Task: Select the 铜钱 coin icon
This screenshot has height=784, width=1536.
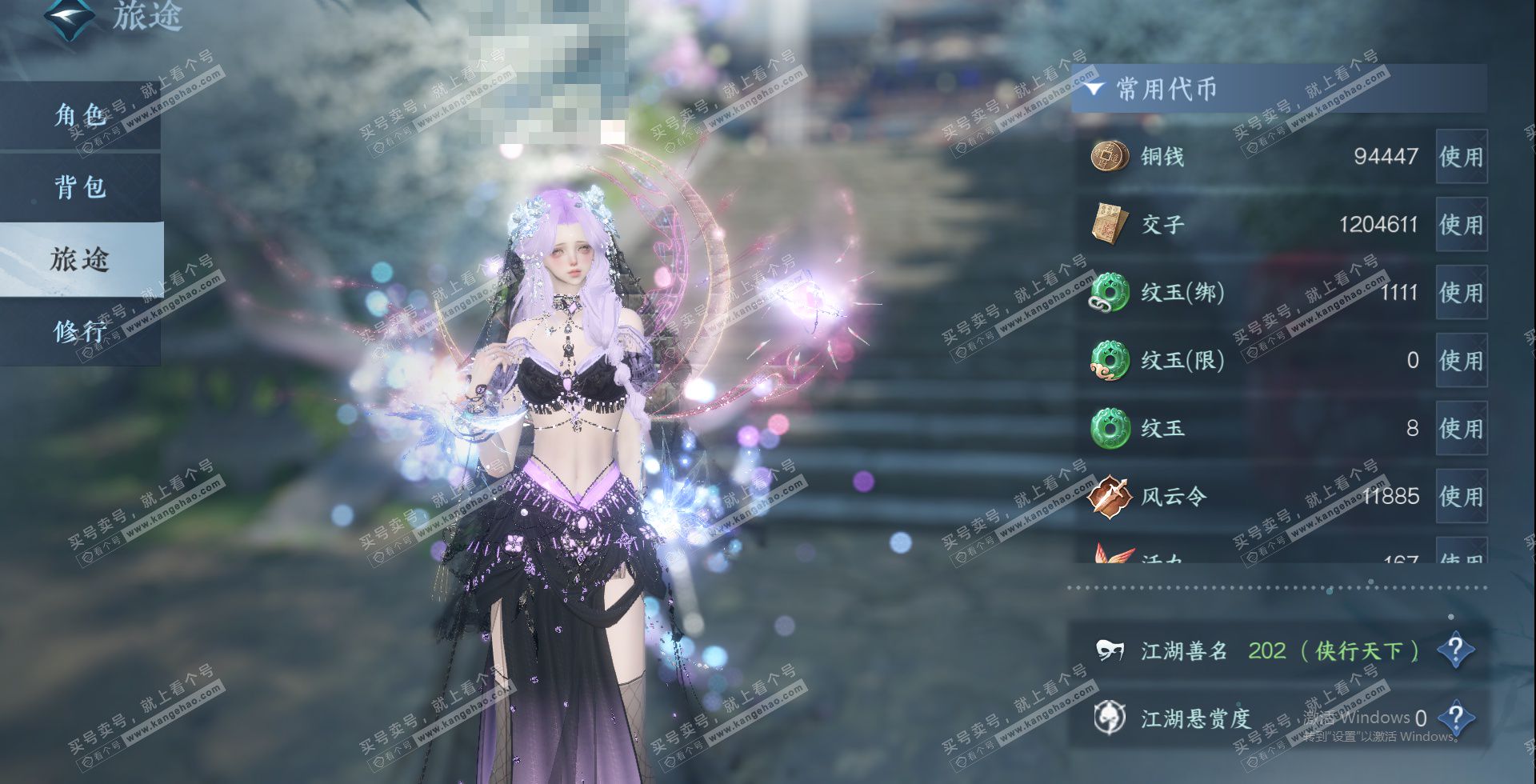Action: pyautogui.click(x=1110, y=156)
